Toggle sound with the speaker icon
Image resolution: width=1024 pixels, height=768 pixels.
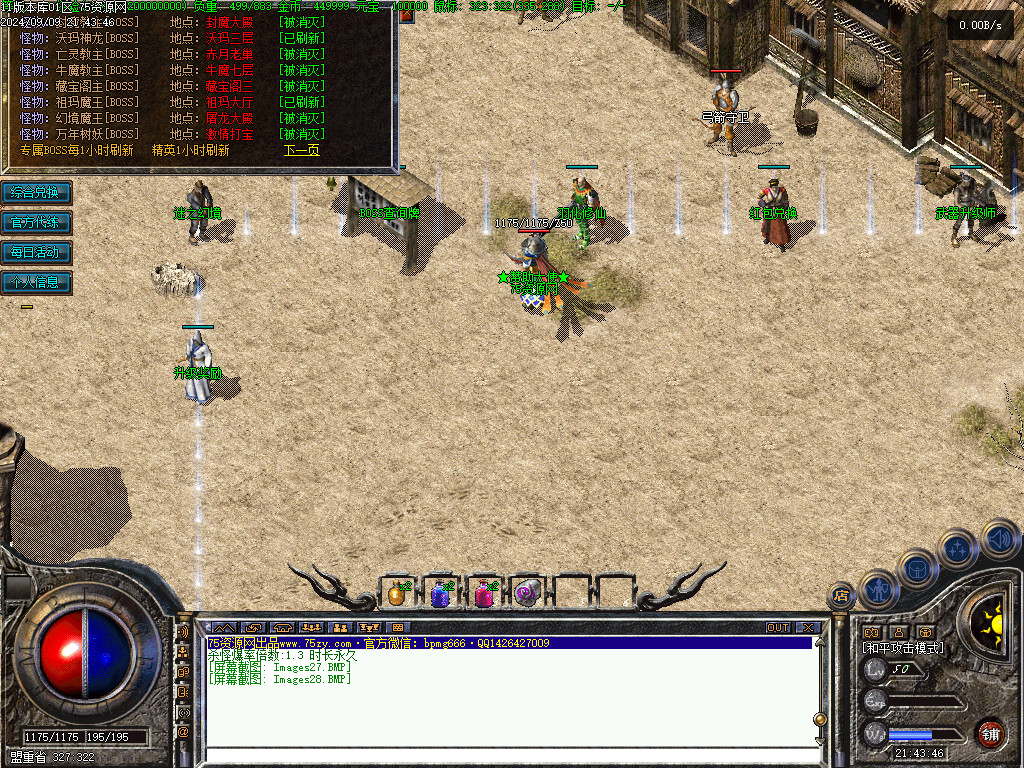[999, 539]
